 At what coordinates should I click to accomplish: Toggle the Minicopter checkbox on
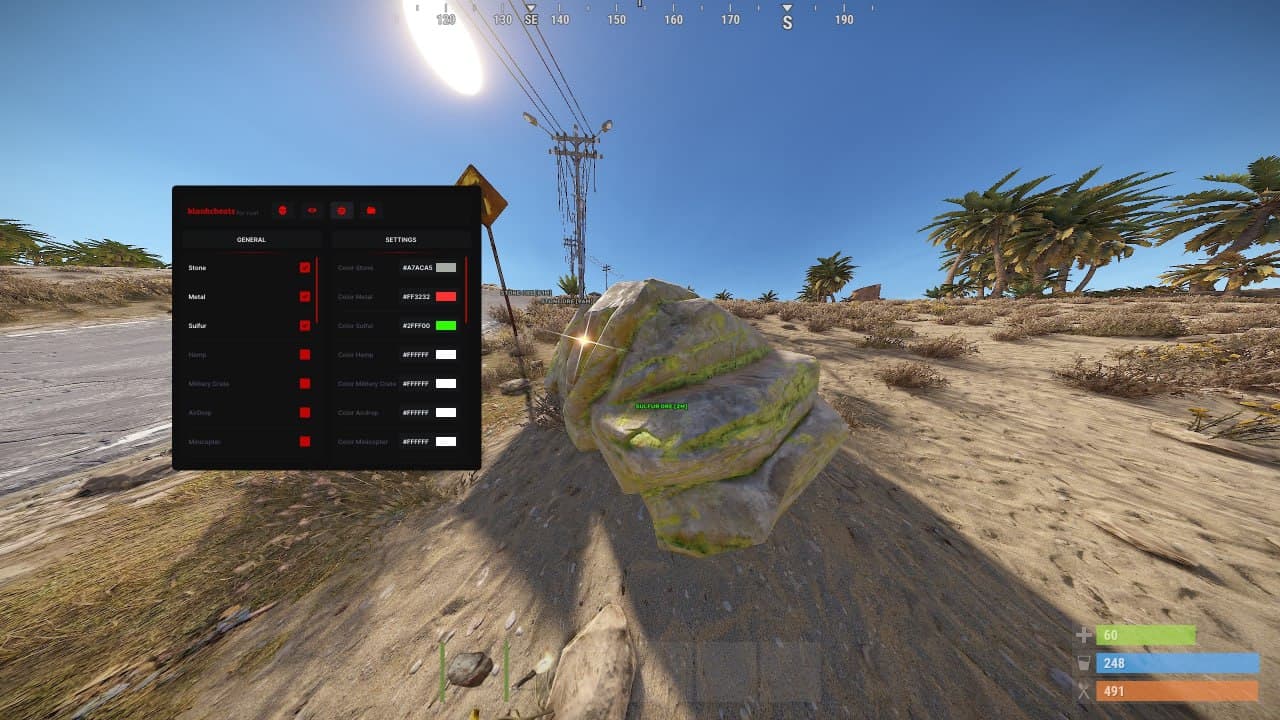[x=307, y=441]
